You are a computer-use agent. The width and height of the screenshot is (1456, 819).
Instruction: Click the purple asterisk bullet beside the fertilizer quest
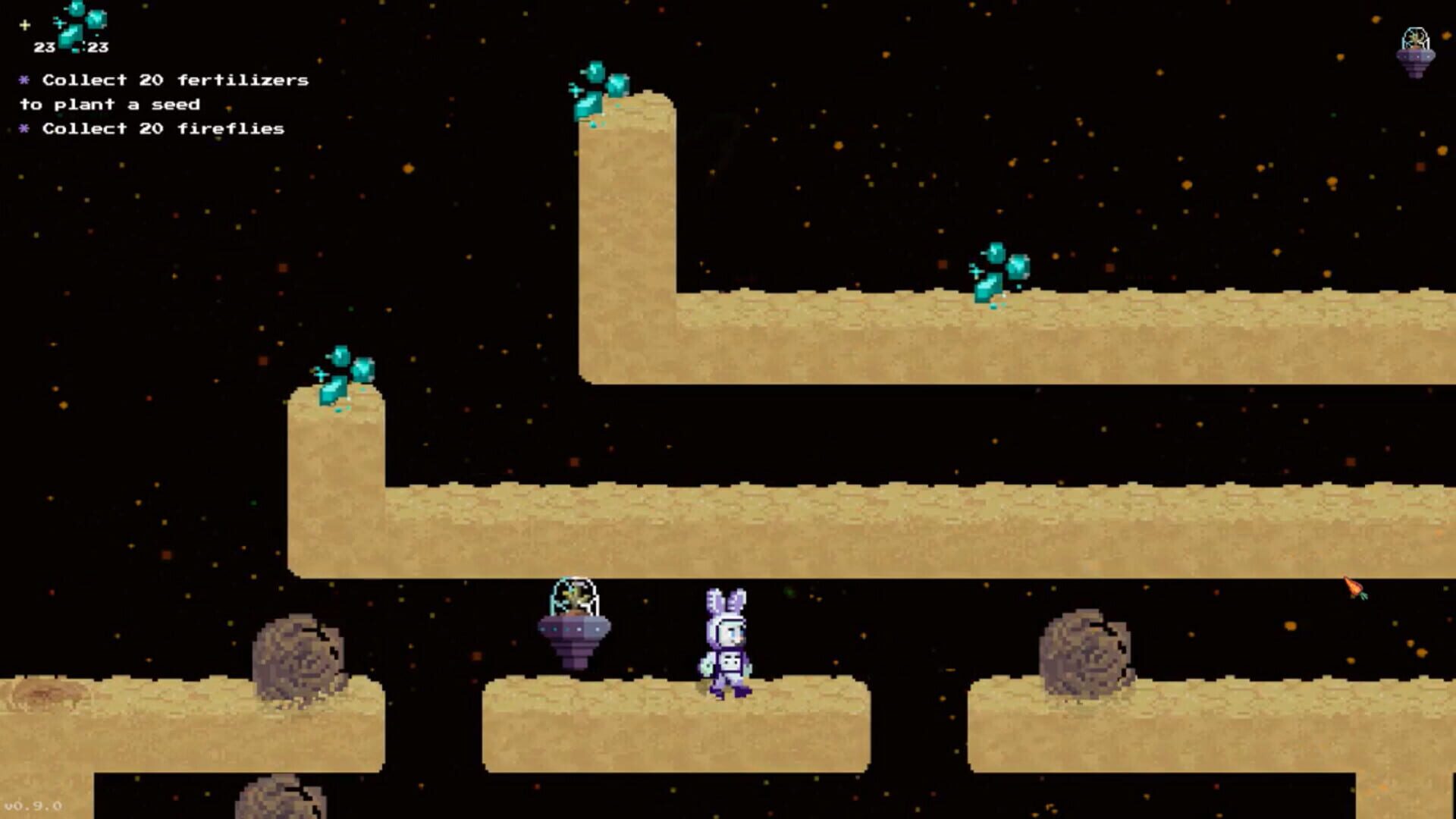[x=24, y=79]
